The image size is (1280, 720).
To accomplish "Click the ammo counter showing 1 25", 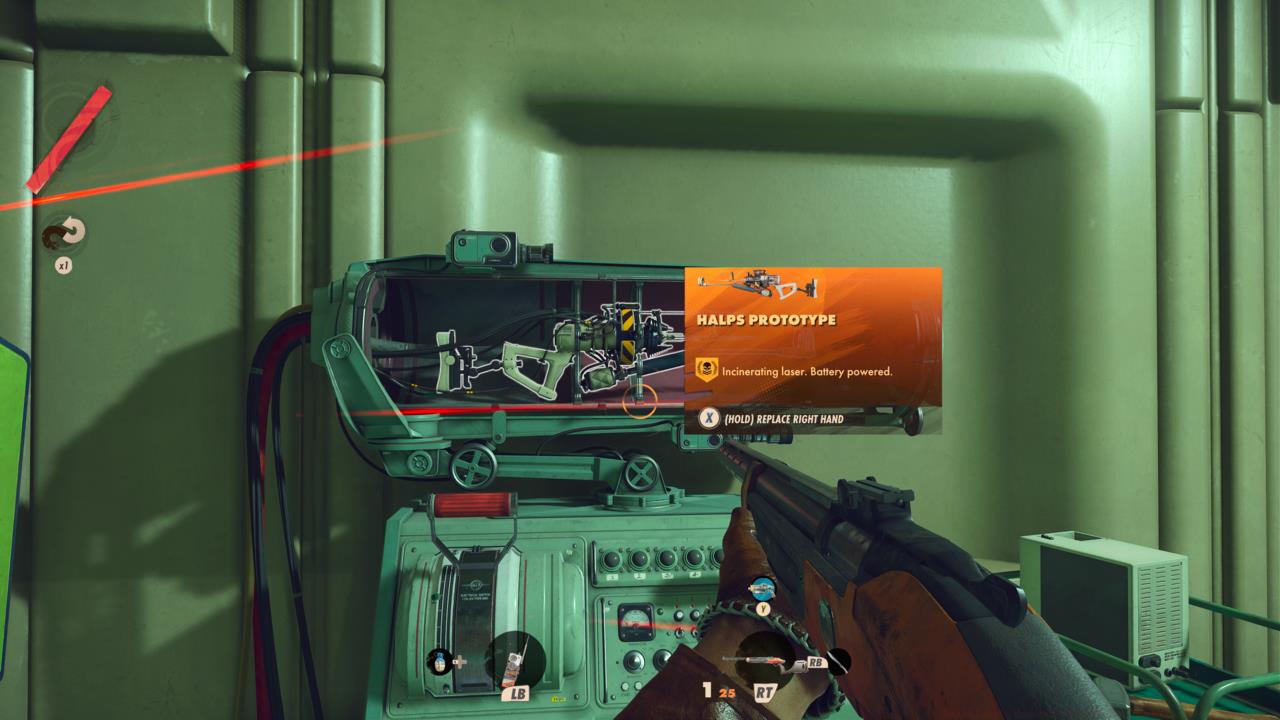I will coord(721,690).
